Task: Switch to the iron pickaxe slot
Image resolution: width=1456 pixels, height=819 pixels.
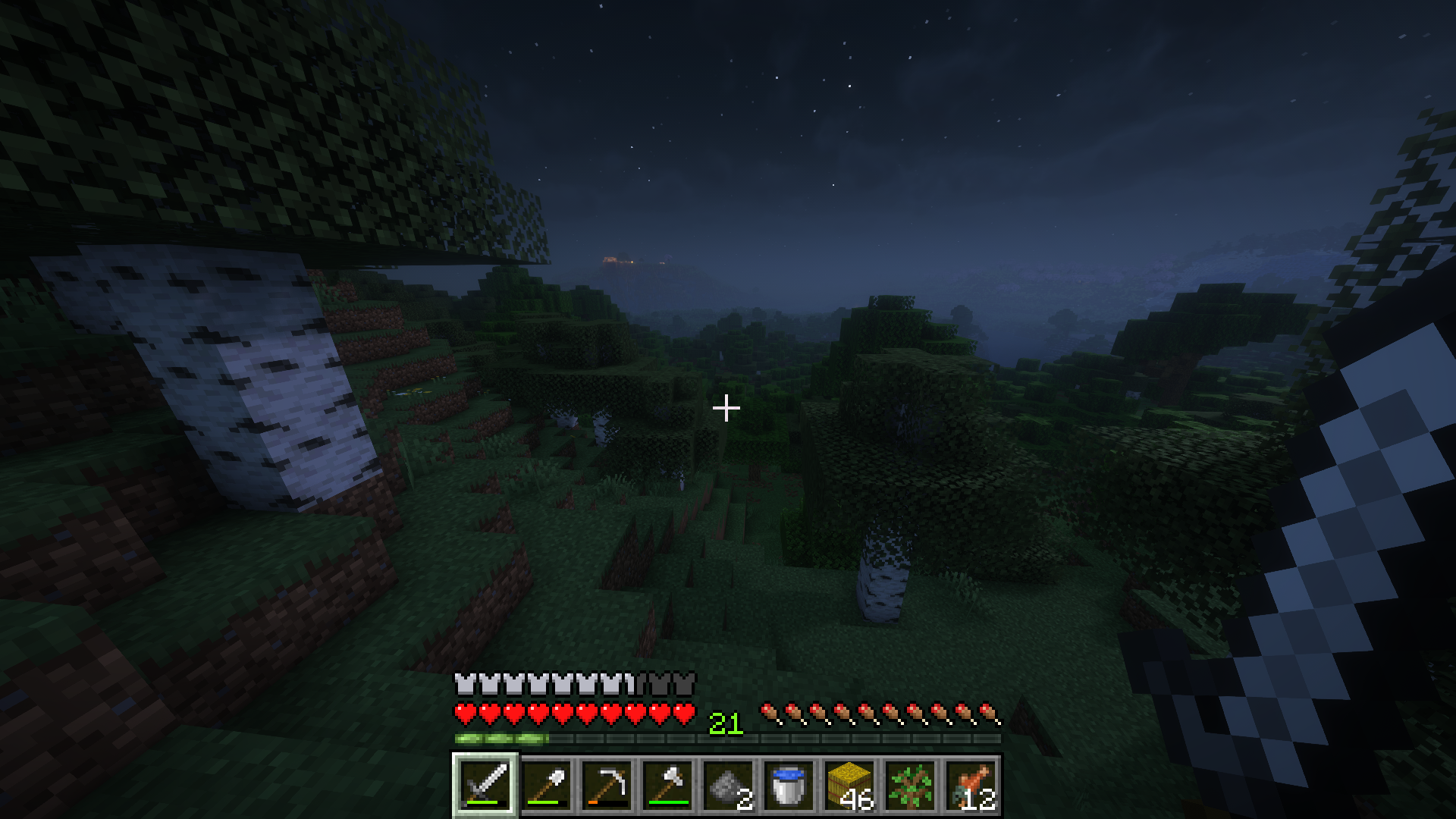Action: pos(607,785)
